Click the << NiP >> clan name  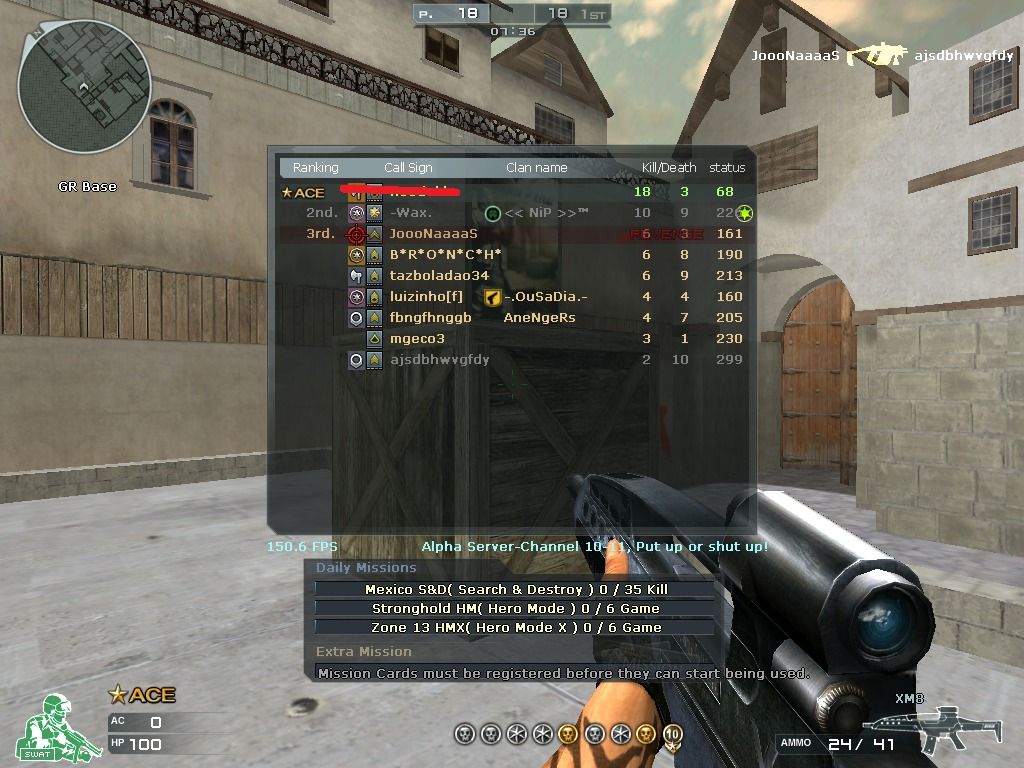546,213
